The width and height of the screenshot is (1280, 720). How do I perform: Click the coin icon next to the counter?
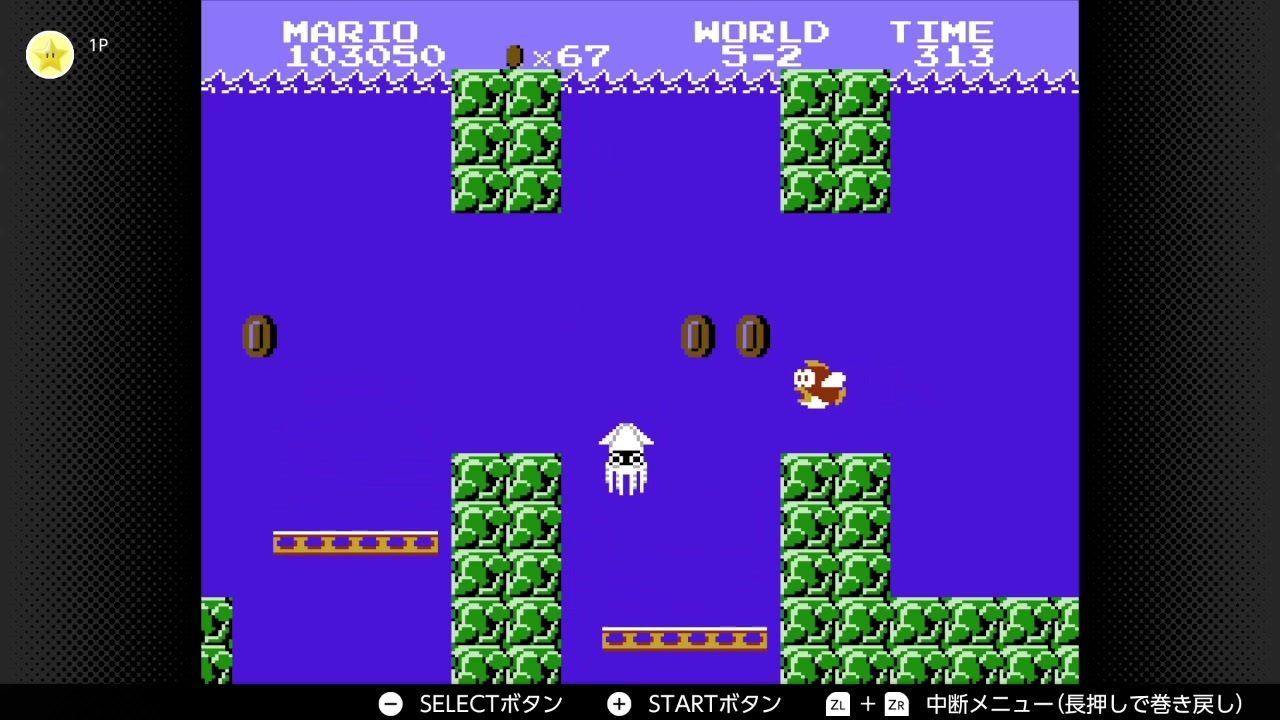(513, 57)
